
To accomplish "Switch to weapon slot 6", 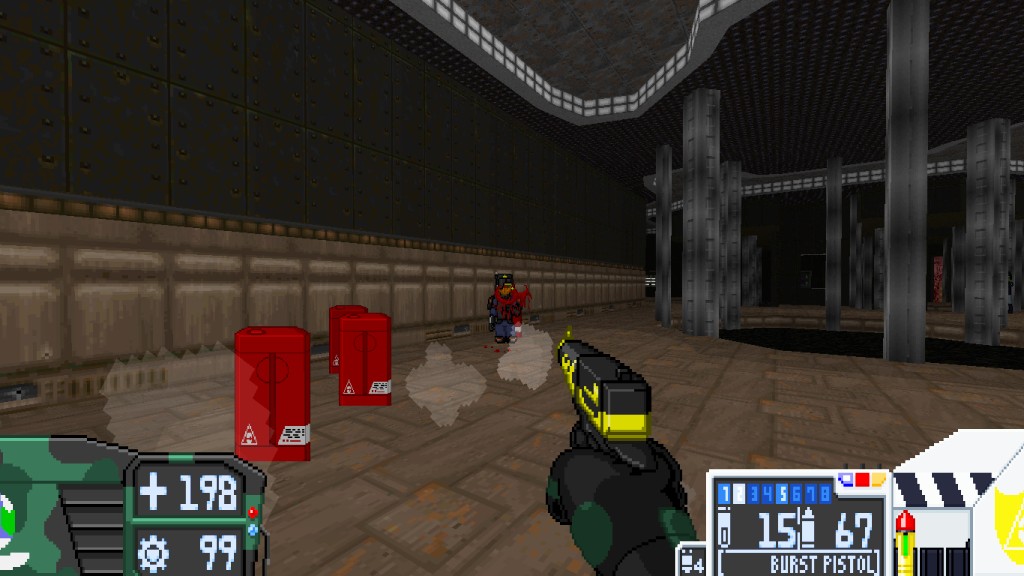I will tap(796, 494).
